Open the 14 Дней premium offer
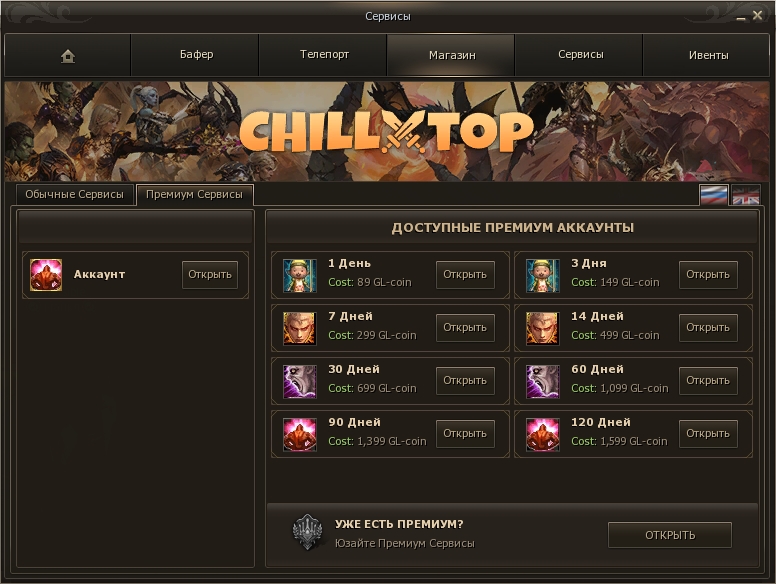The height and width of the screenshot is (584, 776). (x=708, y=328)
